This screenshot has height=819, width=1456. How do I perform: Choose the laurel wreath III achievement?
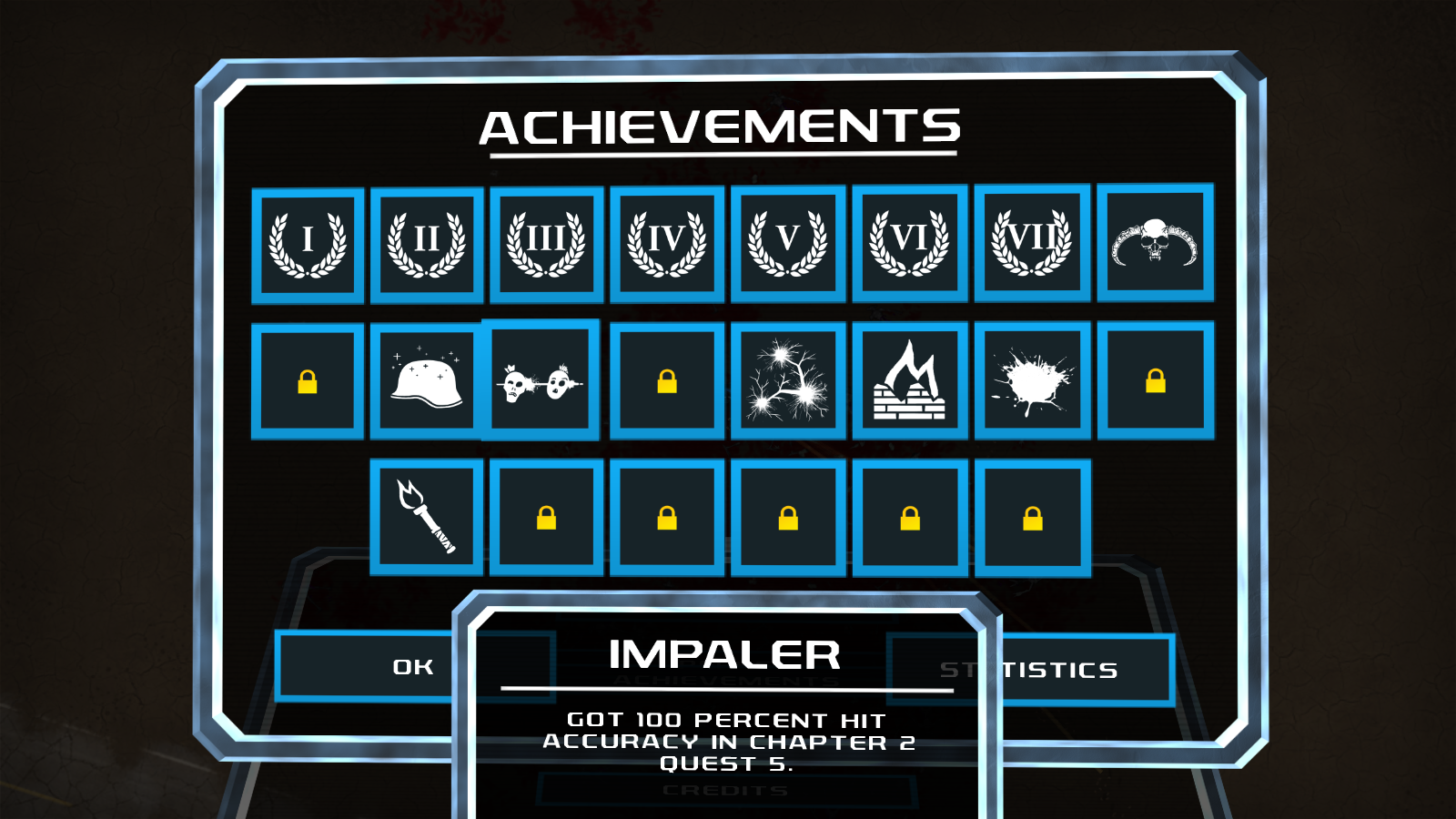546,244
